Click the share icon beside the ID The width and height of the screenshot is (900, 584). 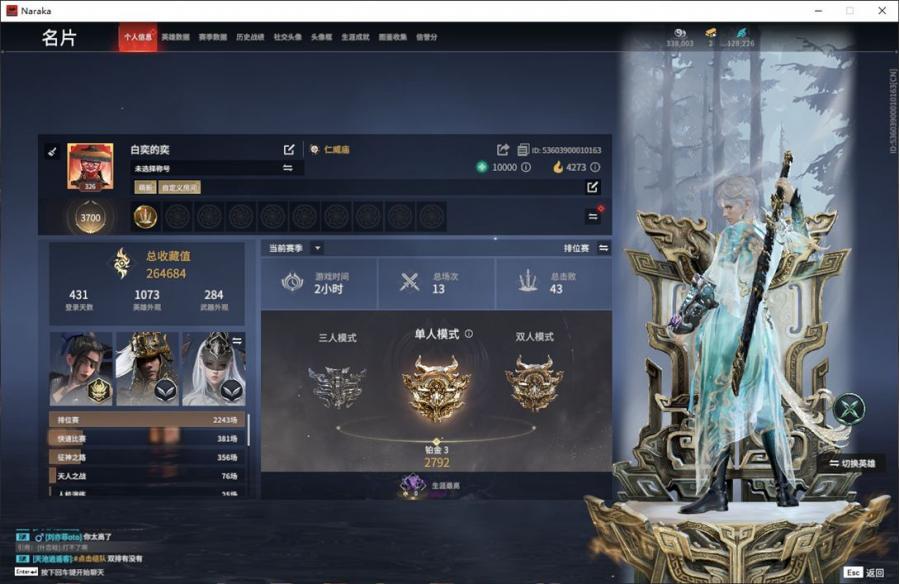[x=503, y=150]
